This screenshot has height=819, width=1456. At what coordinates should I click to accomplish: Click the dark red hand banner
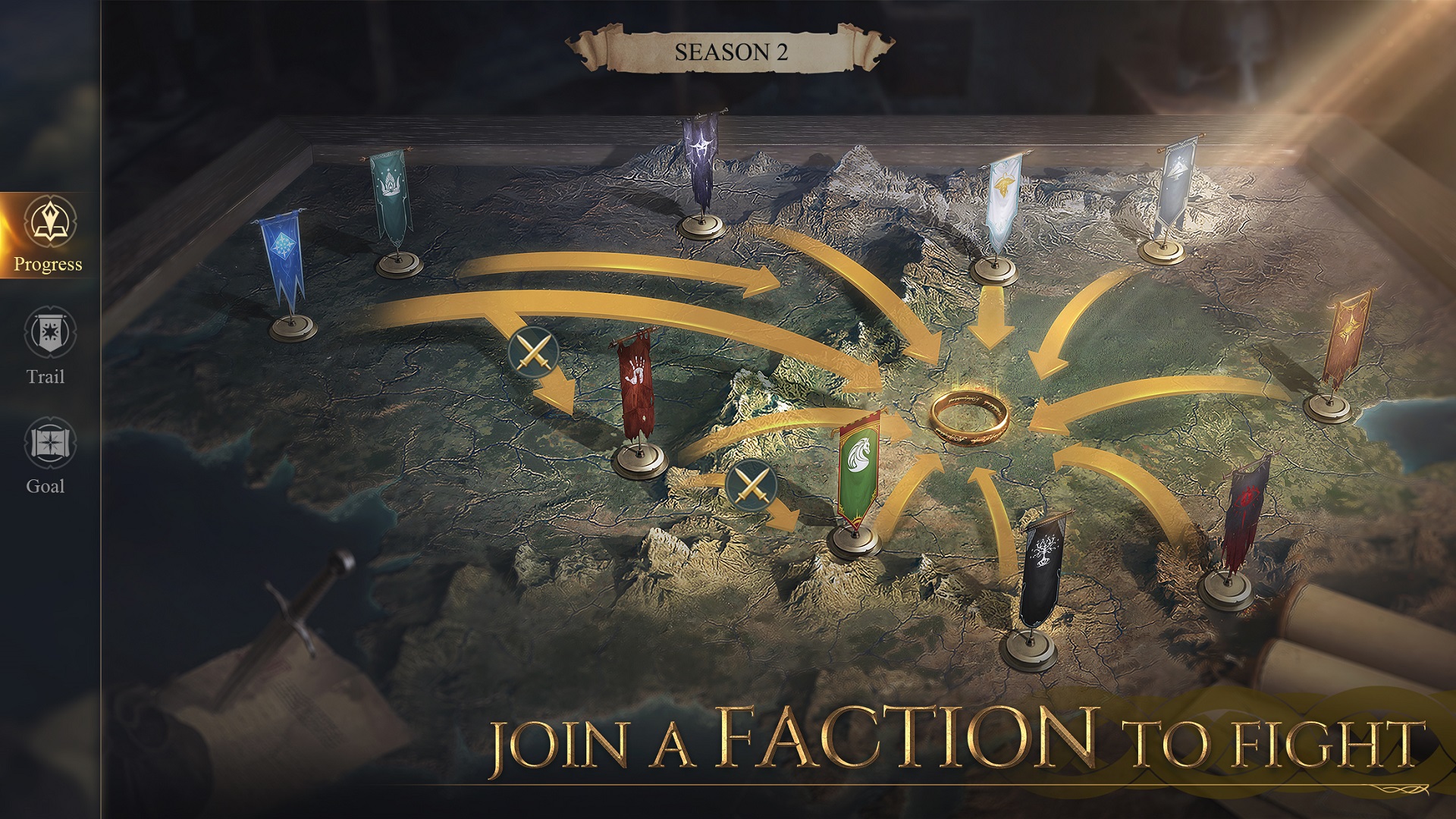coord(637,387)
